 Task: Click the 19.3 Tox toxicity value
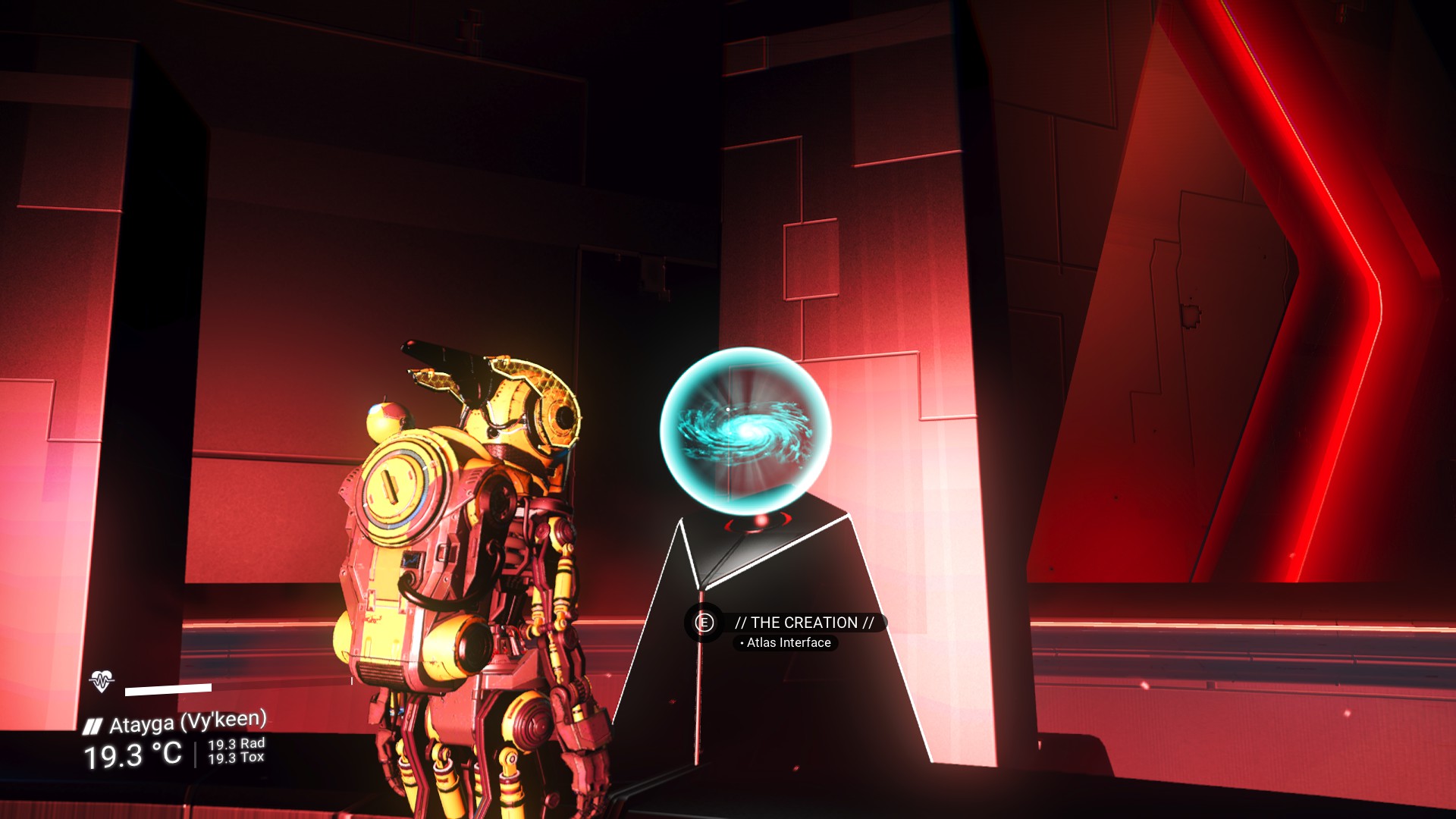click(x=236, y=758)
